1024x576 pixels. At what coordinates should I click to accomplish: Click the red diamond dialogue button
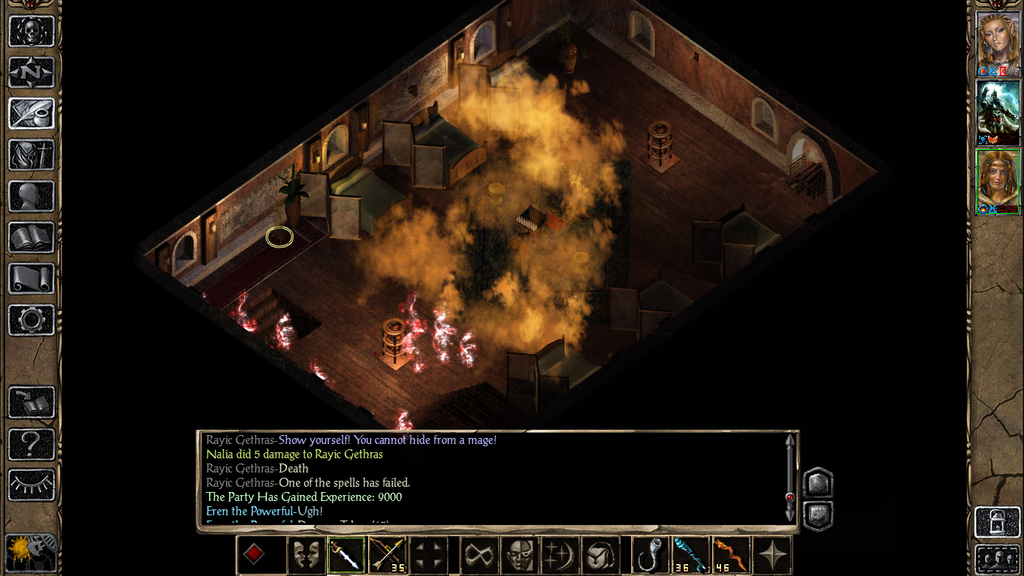pyautogui.click(x=255, y=555)
